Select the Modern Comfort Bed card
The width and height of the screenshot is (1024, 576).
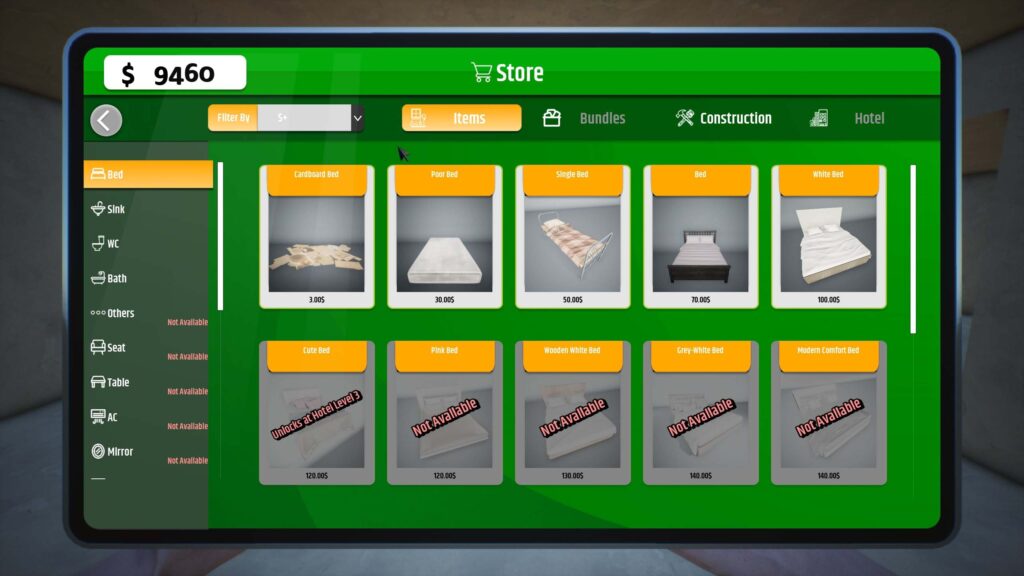(828, 413)
